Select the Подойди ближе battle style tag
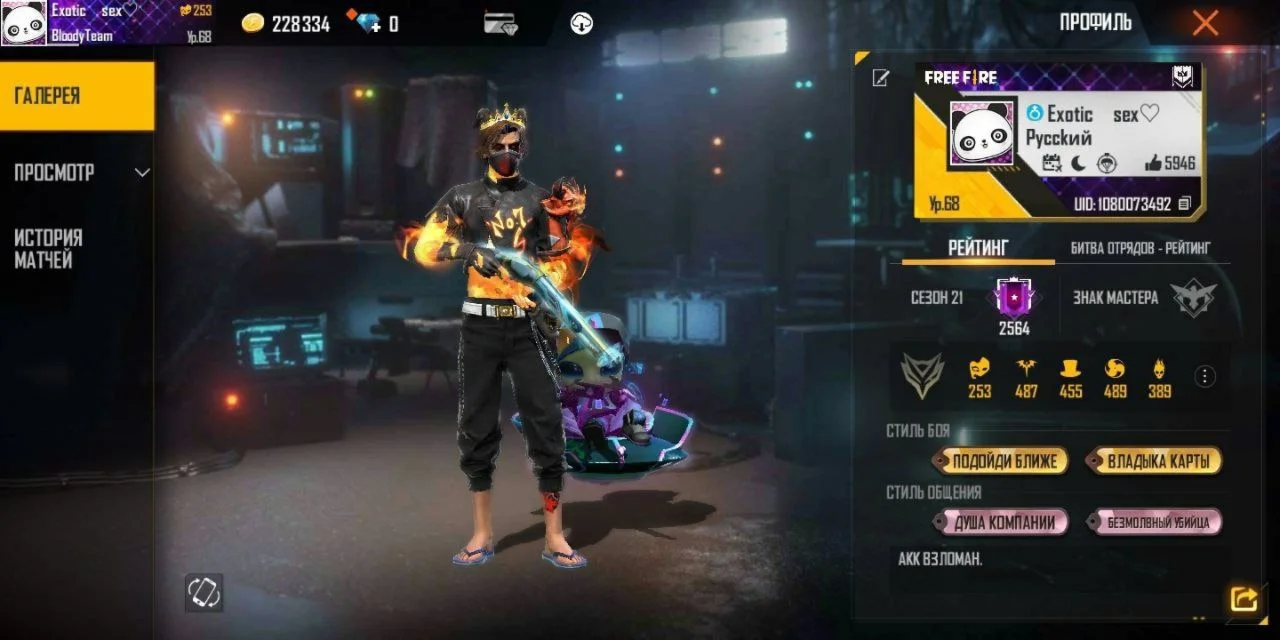 pyautogui.click(x=1002, y=461)
